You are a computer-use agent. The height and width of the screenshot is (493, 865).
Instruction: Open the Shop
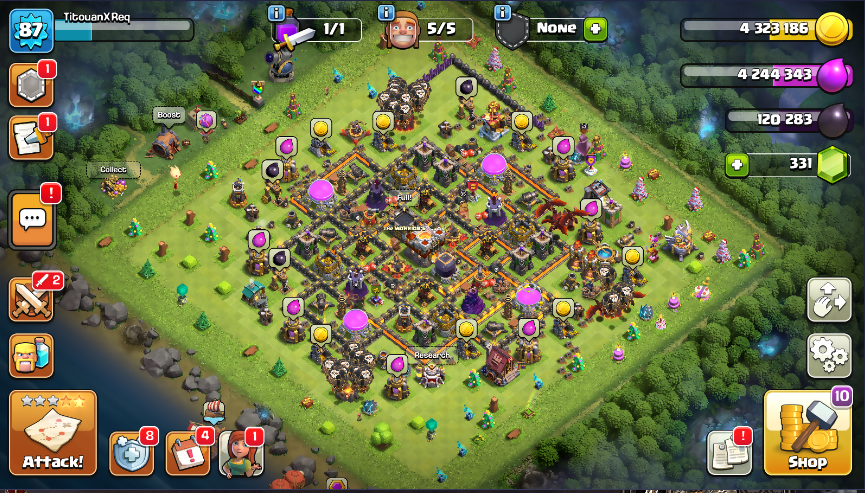click(808, 434)
